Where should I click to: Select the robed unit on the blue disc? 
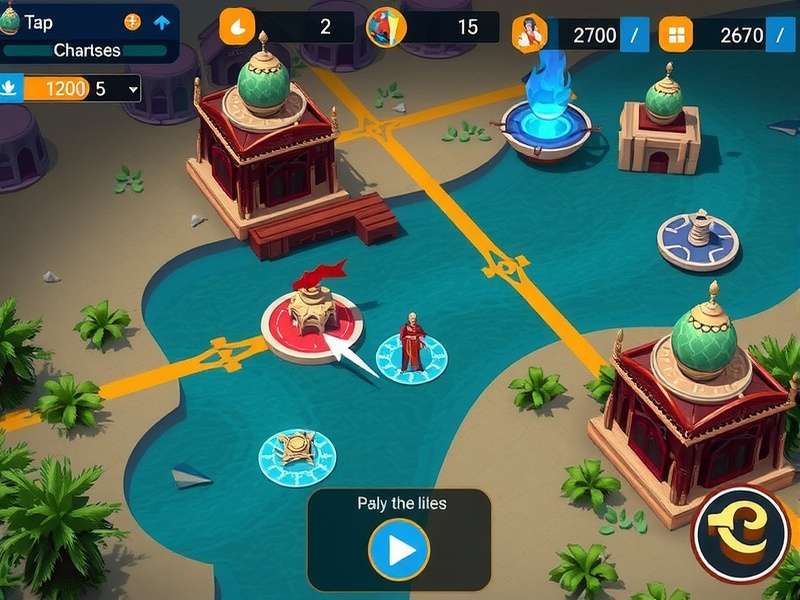coord(411,347)
